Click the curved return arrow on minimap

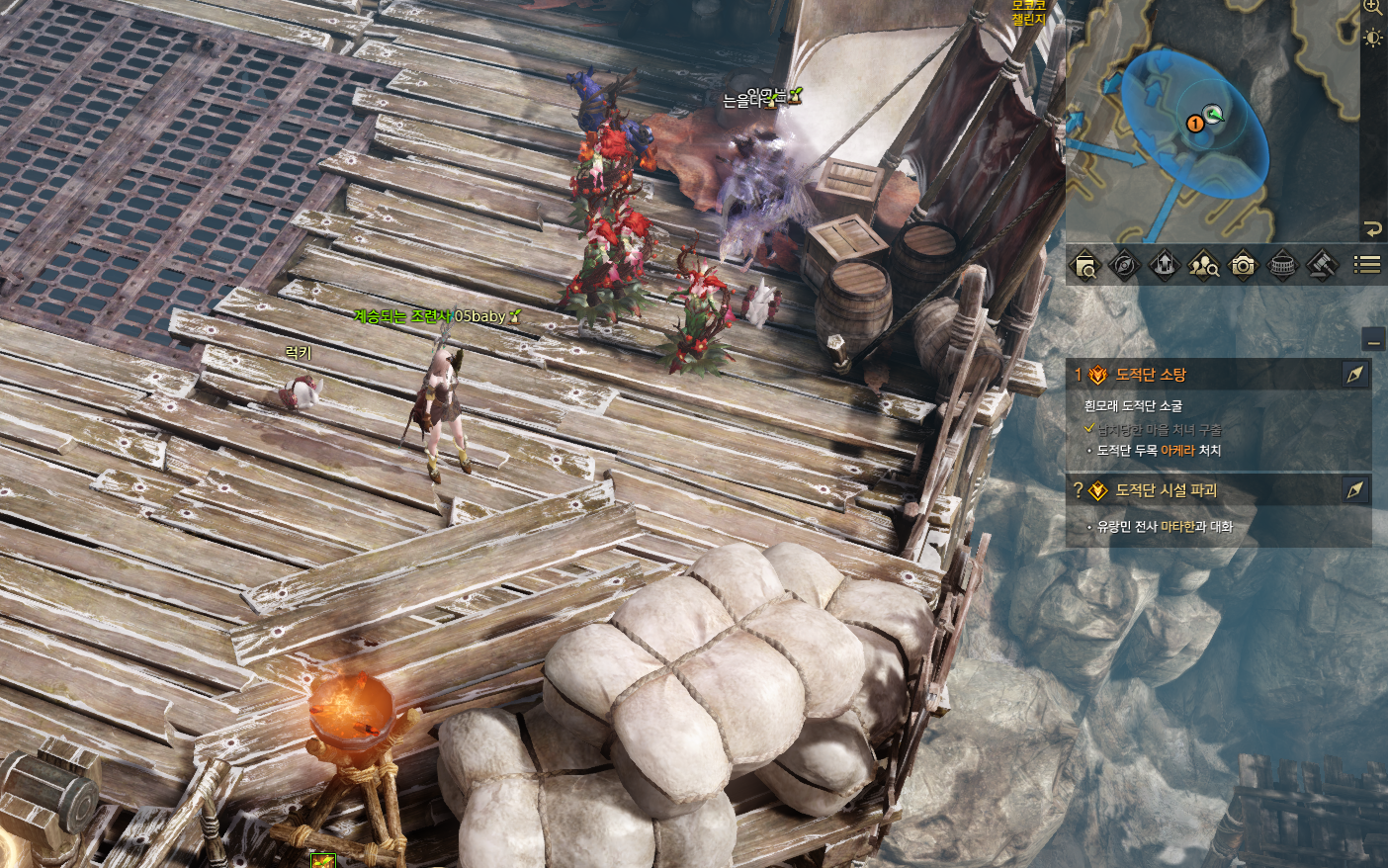point(1372,229)
